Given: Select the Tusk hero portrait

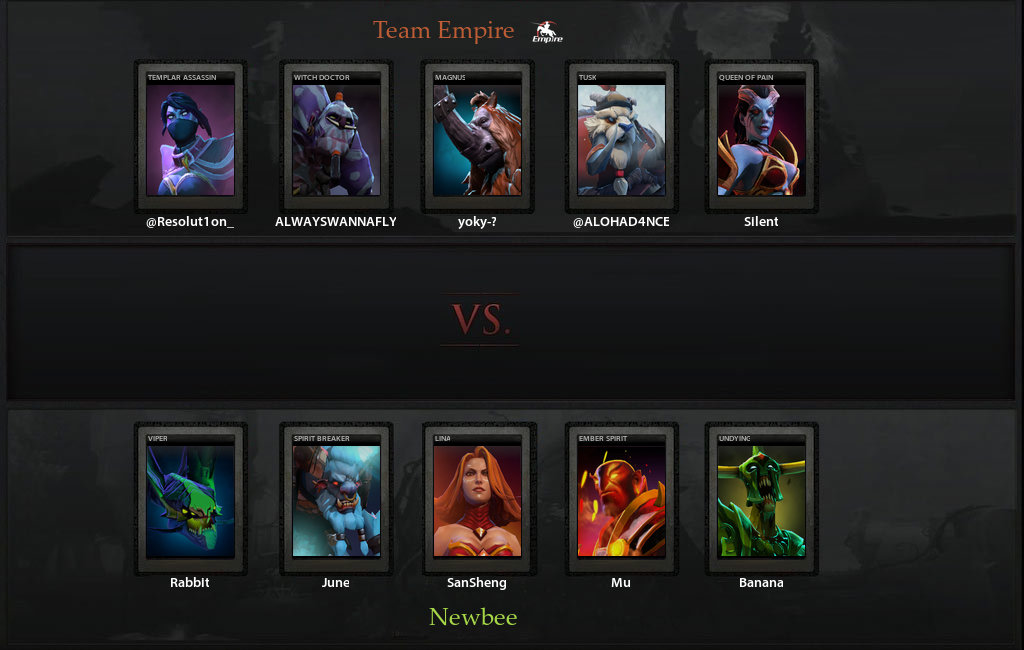Looking at the screenshot, I should [621, 136].
